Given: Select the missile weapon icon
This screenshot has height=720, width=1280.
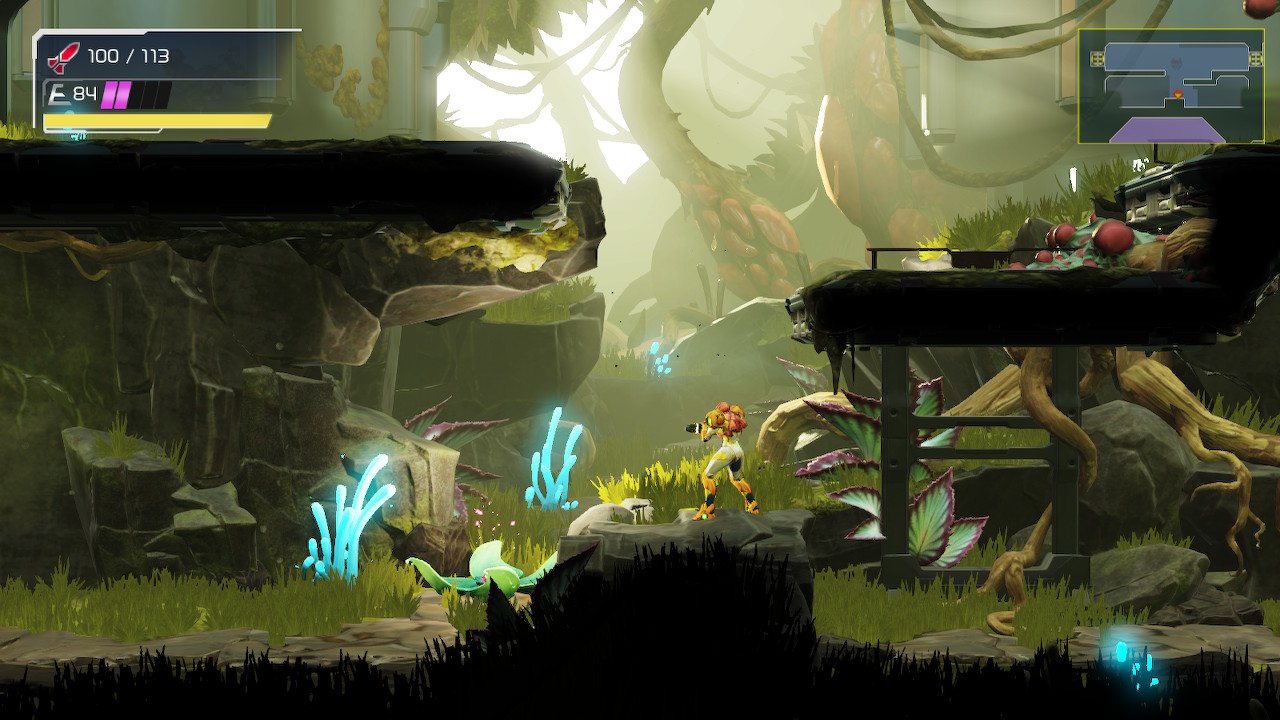Looking at the screenshot, I should click(63, 57).
